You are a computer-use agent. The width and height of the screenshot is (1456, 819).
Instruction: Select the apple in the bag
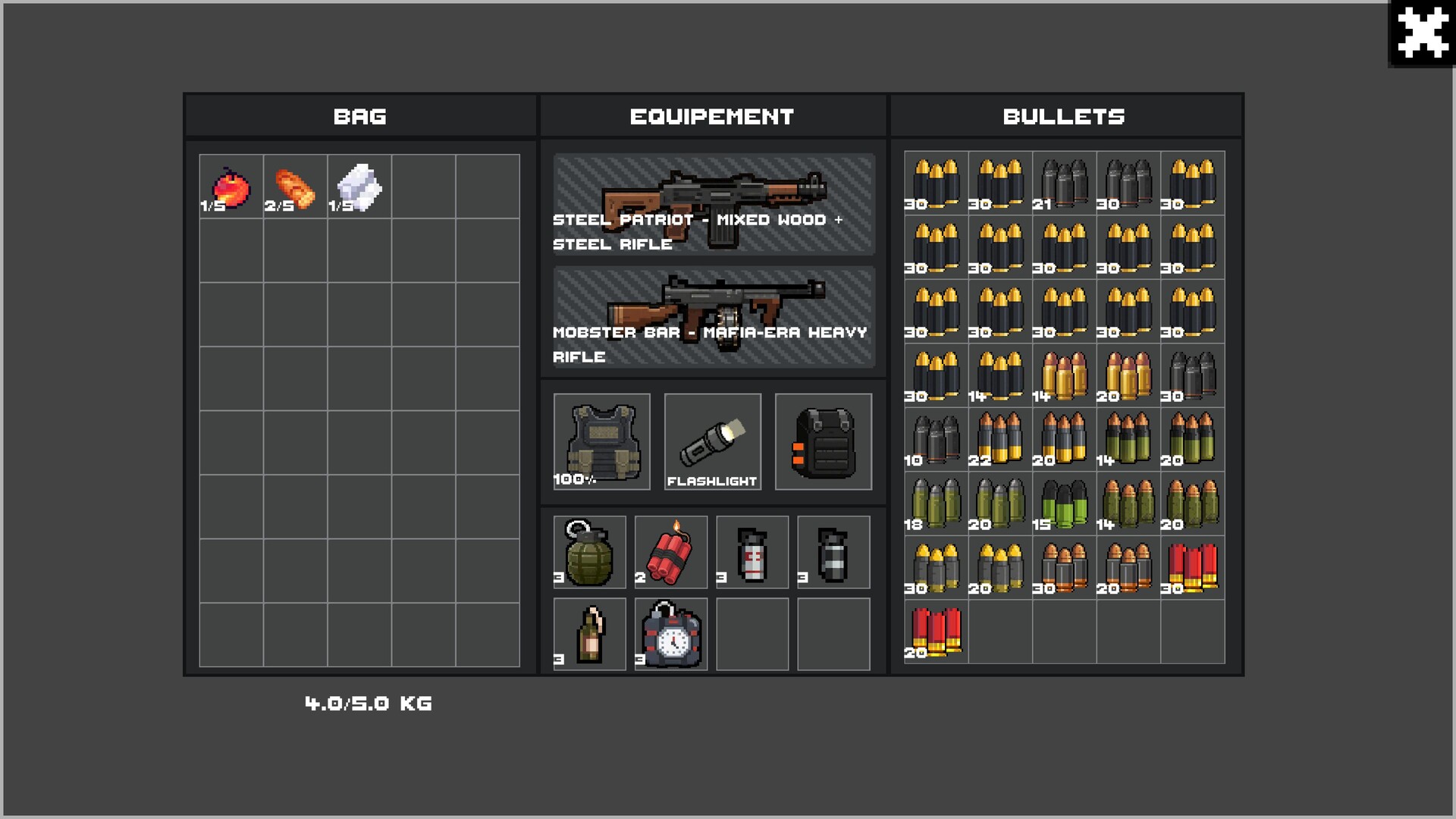(230, 184)
